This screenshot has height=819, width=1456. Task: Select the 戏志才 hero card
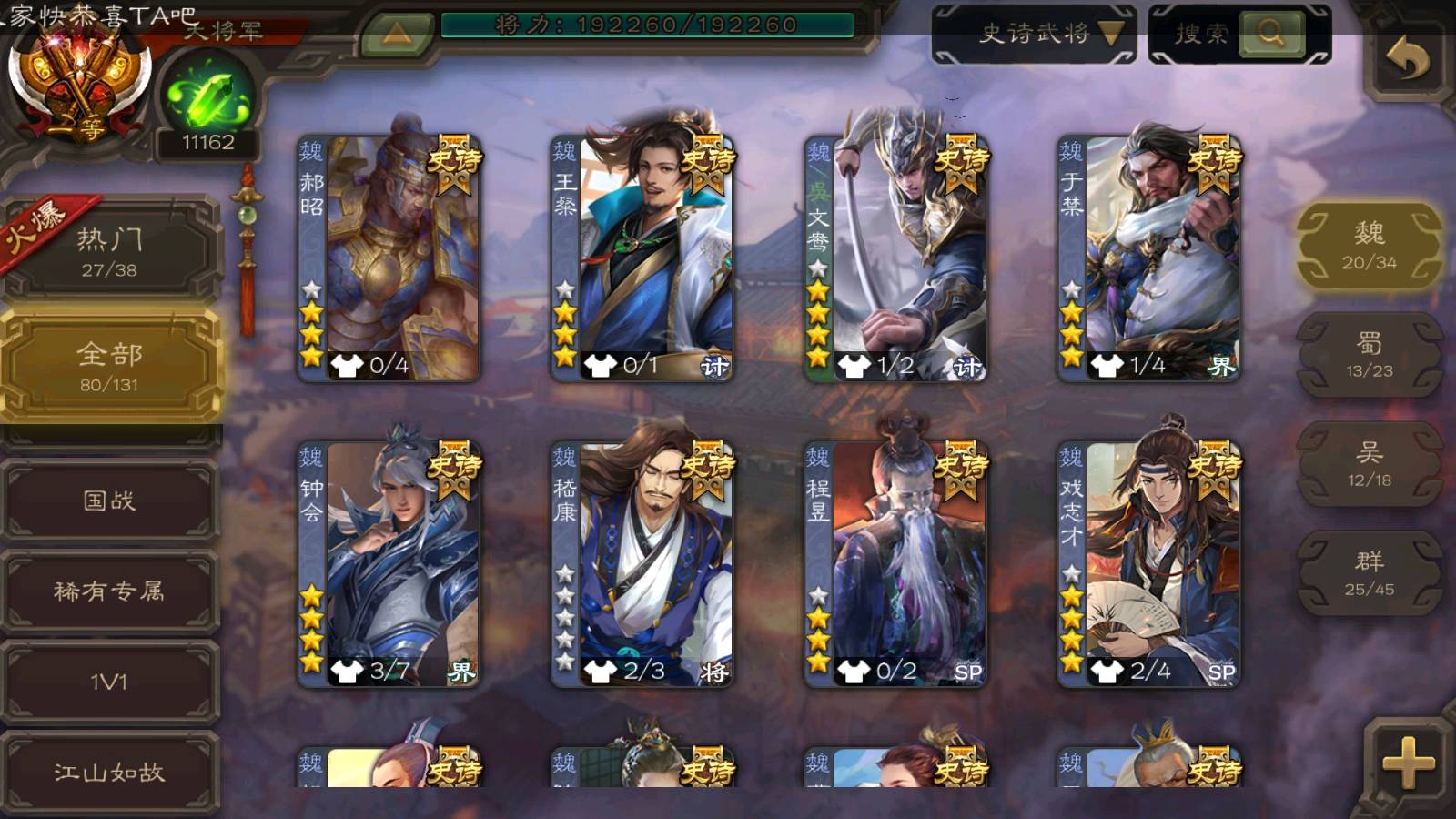click(x=1148, y=564)
